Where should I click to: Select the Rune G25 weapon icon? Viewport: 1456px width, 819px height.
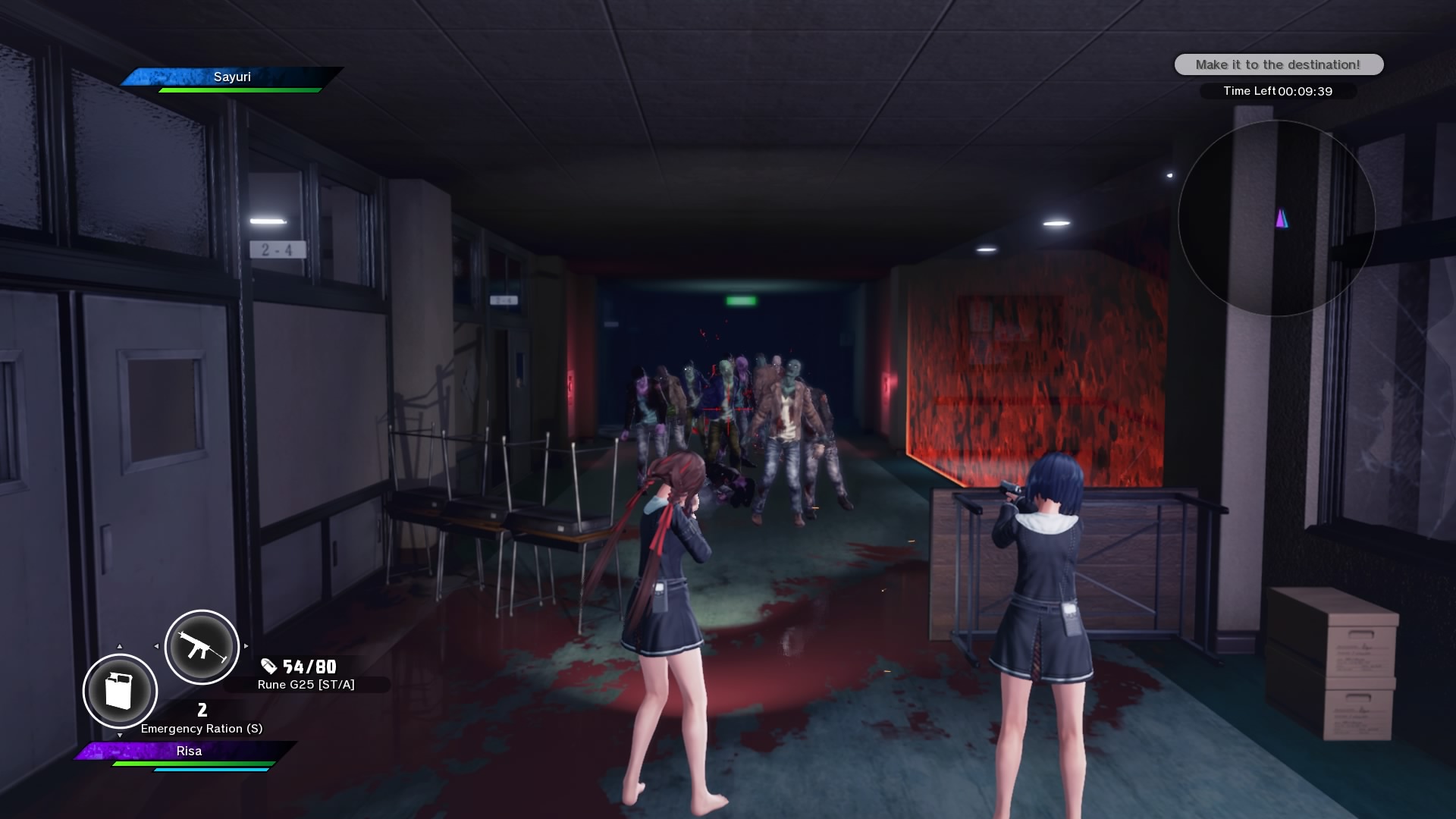[202, 647]
